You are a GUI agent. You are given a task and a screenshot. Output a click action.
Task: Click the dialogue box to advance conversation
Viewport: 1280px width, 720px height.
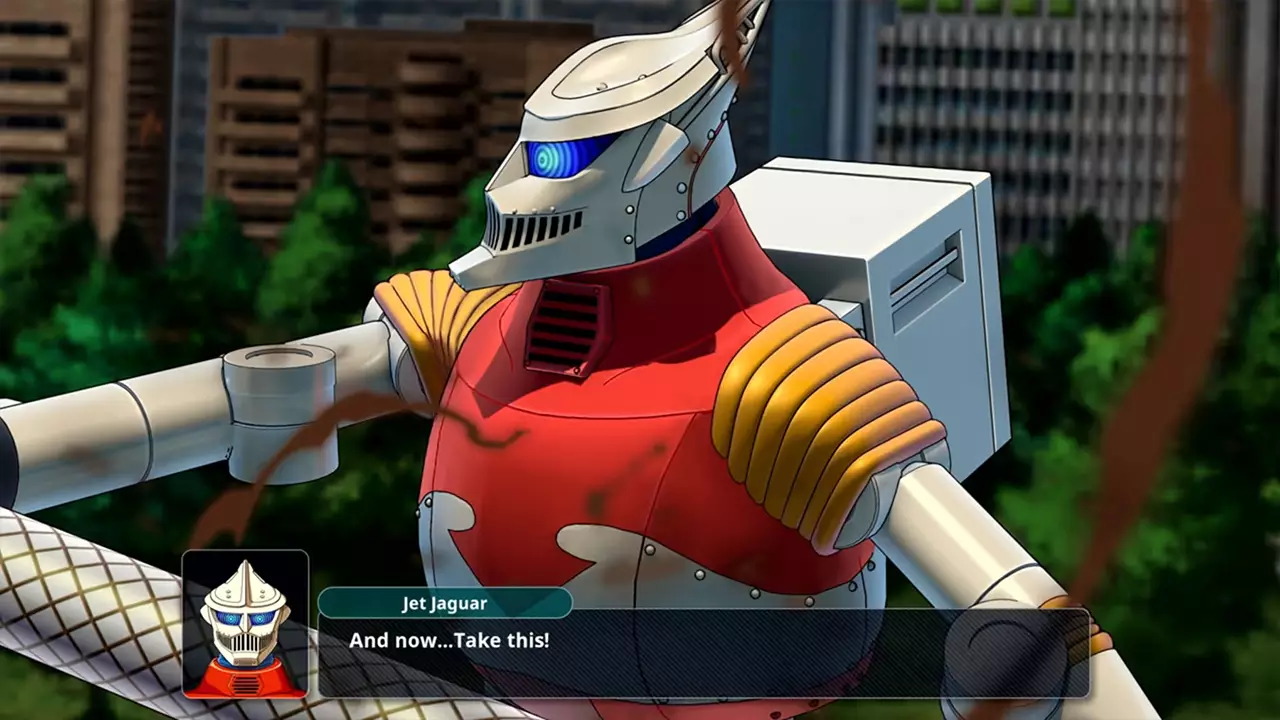coord(700,655)
